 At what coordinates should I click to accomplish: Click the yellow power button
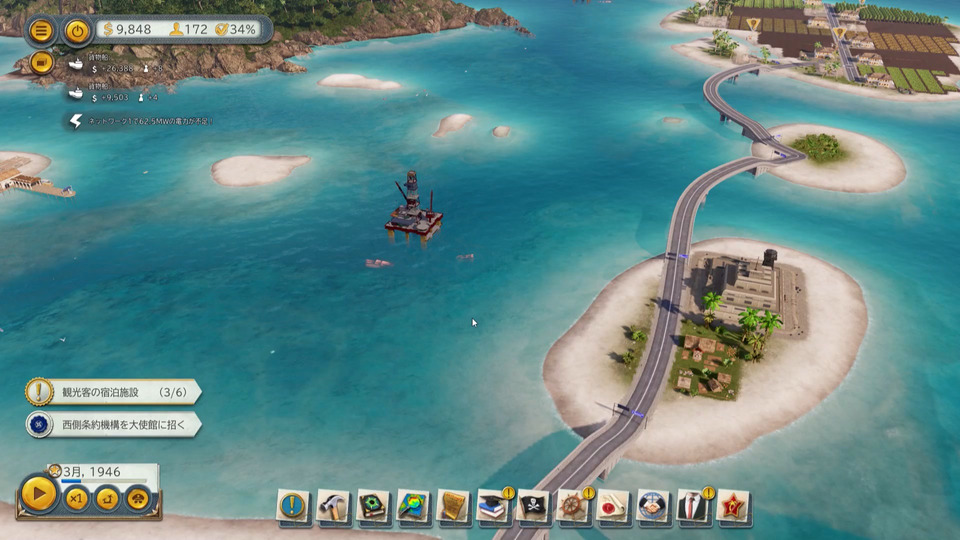78,30
